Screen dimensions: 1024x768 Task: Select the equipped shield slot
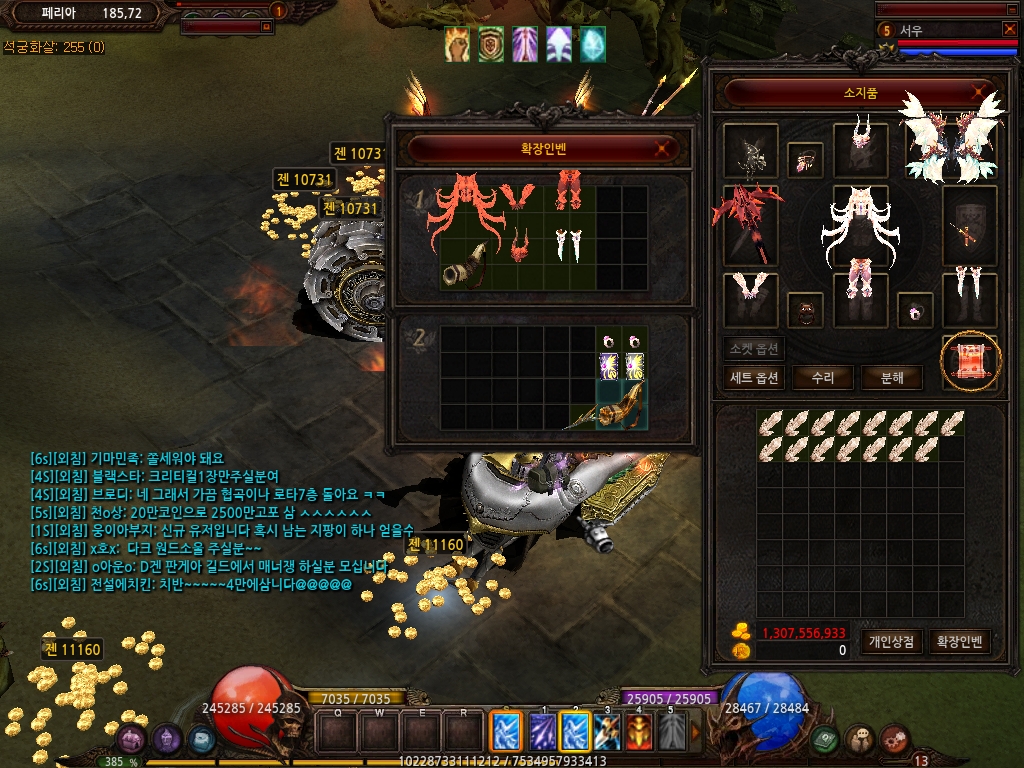[970, 224]
